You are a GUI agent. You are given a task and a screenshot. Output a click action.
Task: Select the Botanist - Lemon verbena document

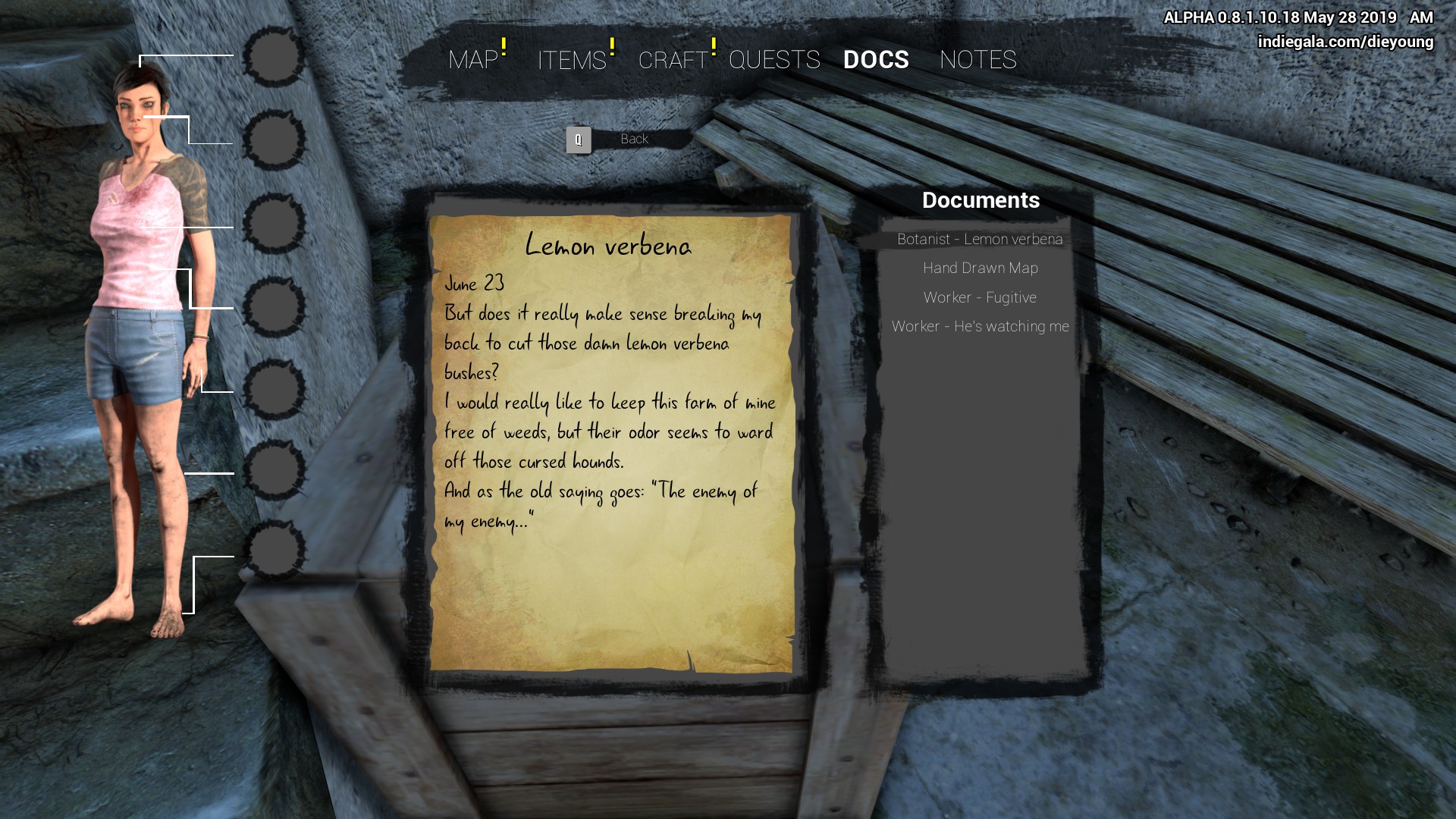coord(980,240)
